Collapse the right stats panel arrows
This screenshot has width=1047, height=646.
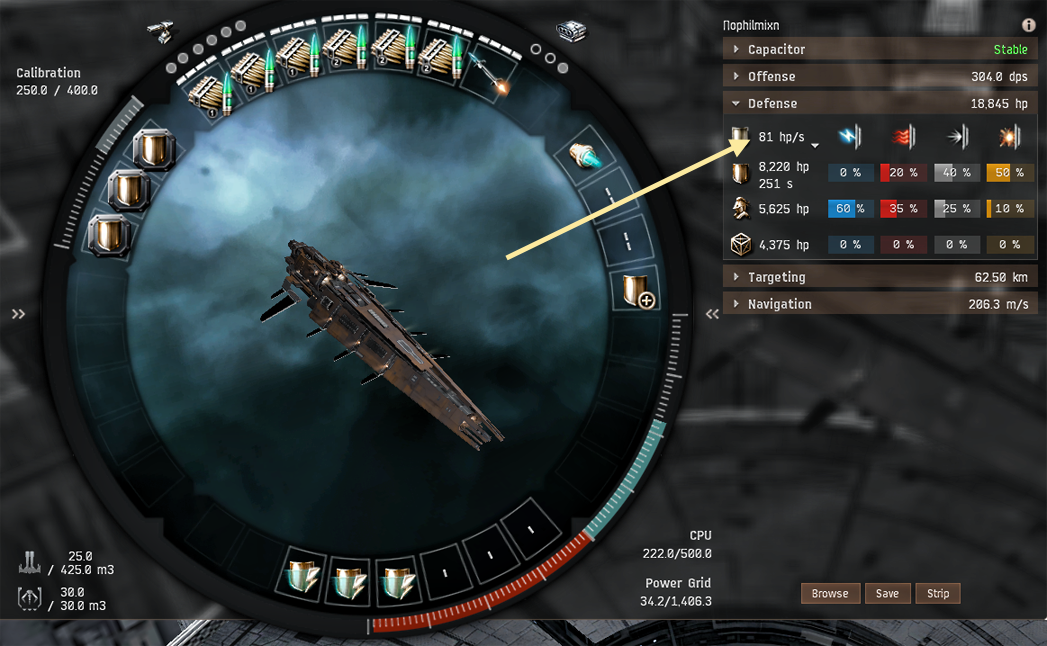click(712, 314)
